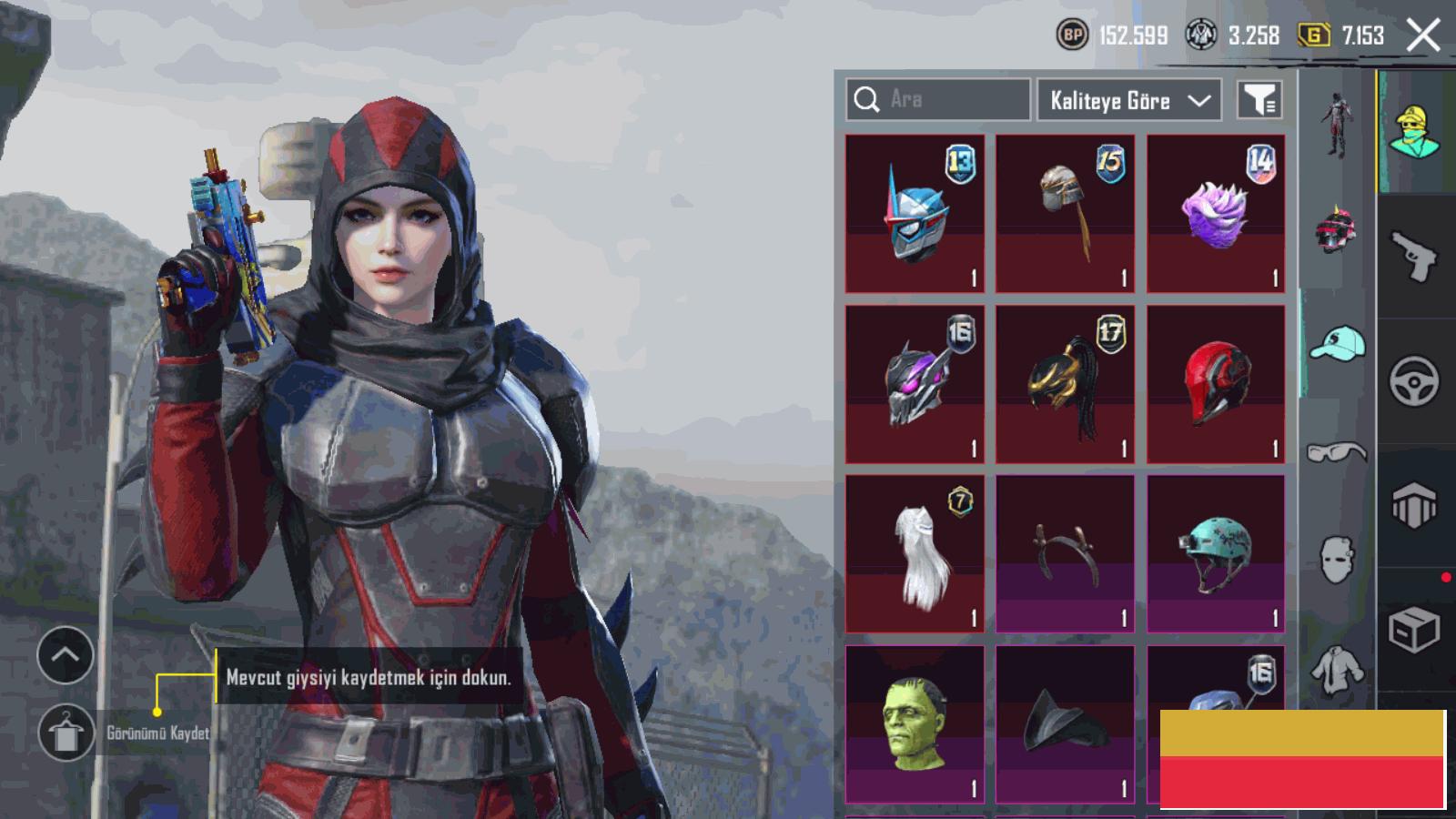1456x819 pixels.
Task: Open the steering wheel vehicles tab
Action: click(1414, 381)
